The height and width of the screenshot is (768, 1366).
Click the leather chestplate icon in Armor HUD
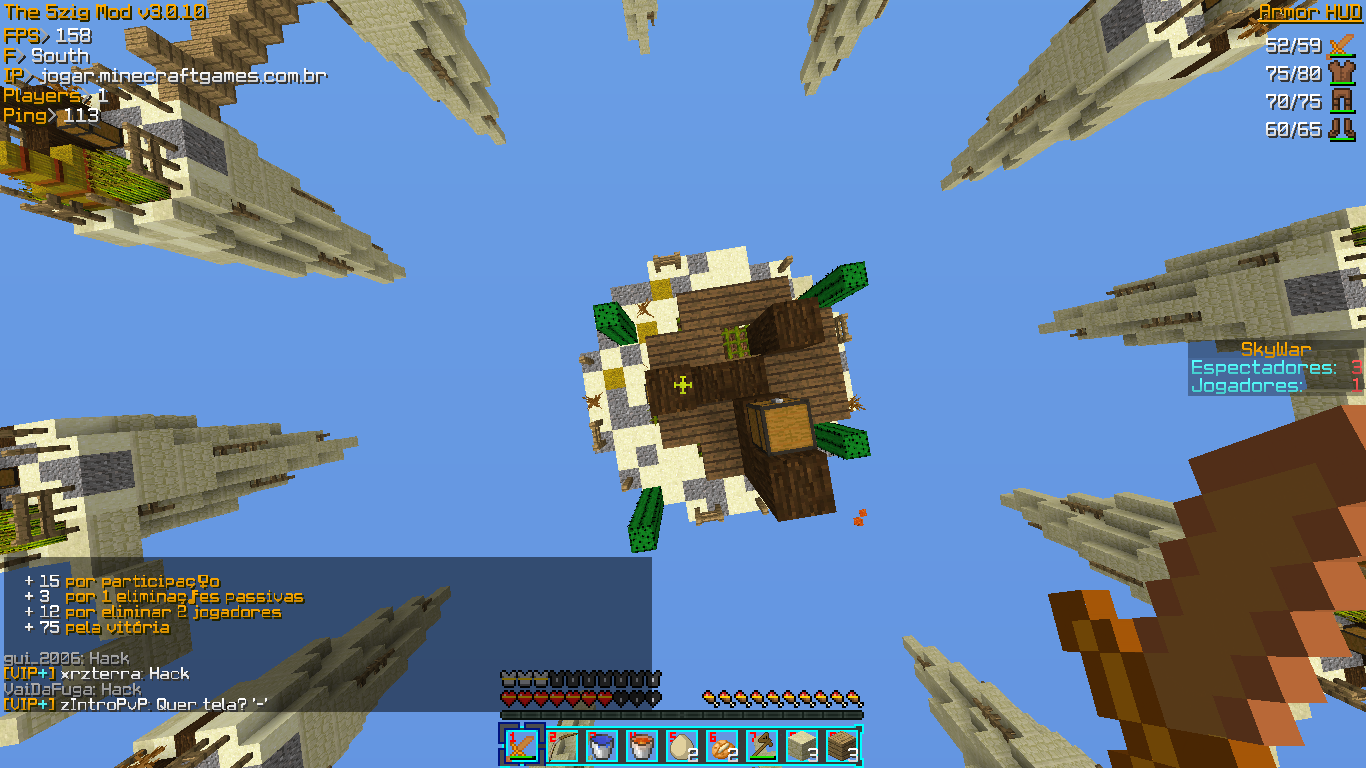pyautogui.click(x=1341, y=73)
